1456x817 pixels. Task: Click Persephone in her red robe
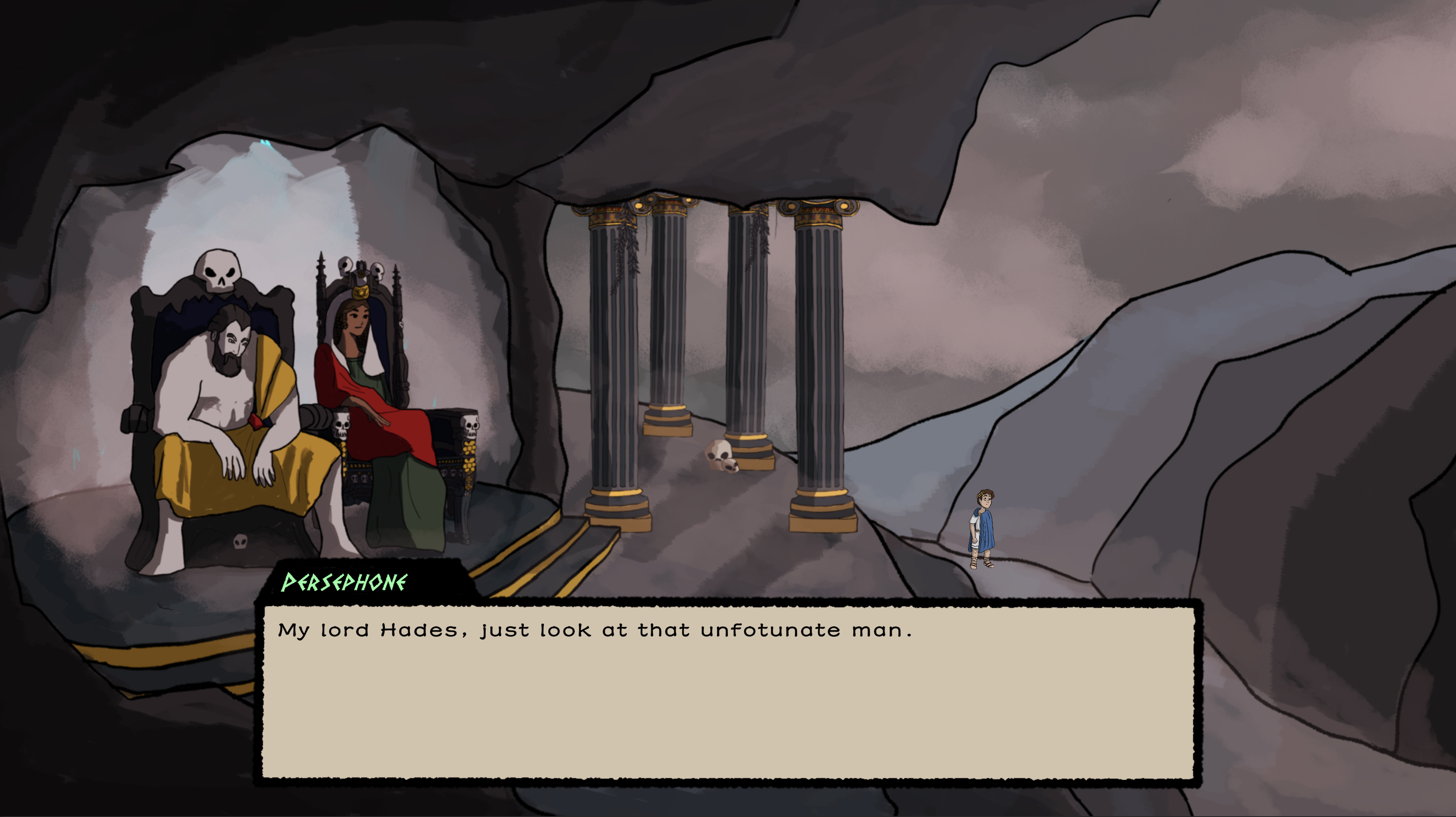[x=373, y=396]
